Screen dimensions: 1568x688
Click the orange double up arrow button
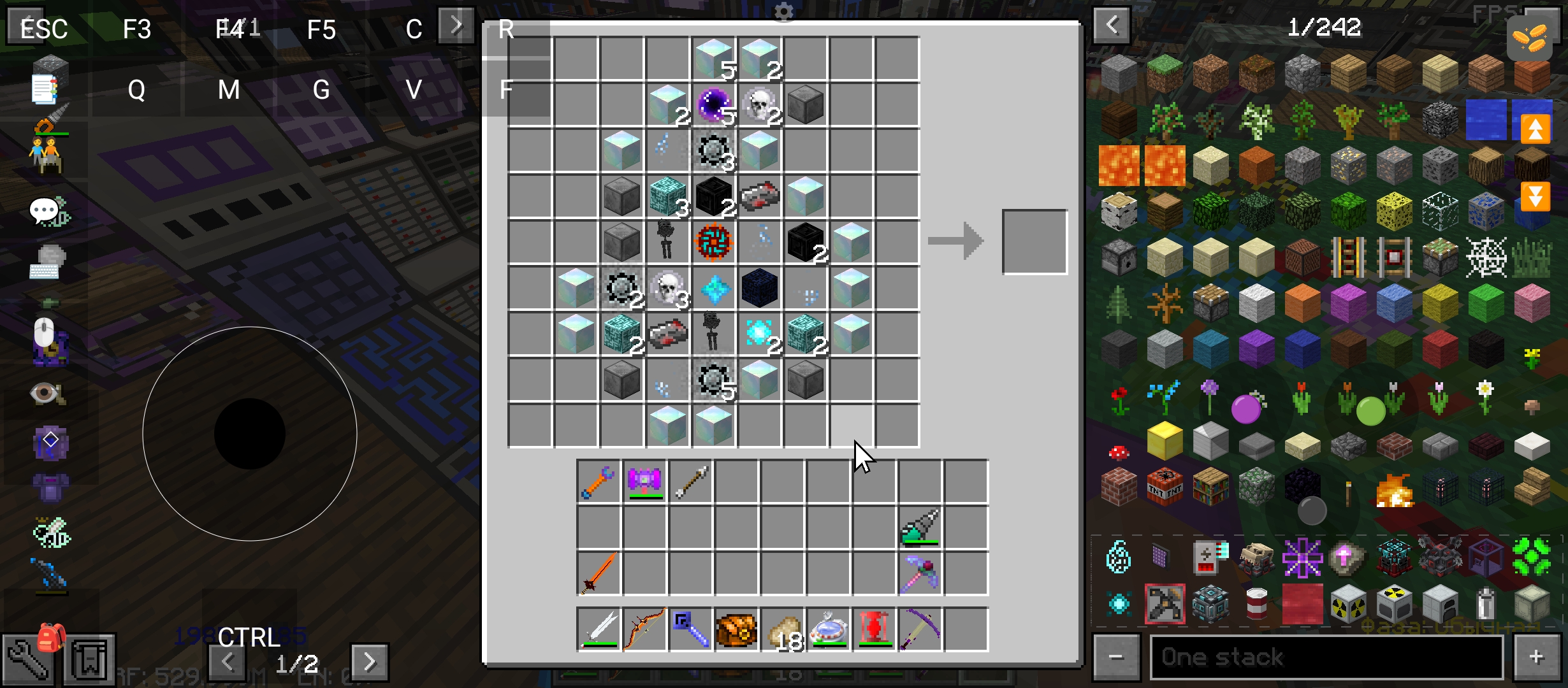click(1535, 129)
